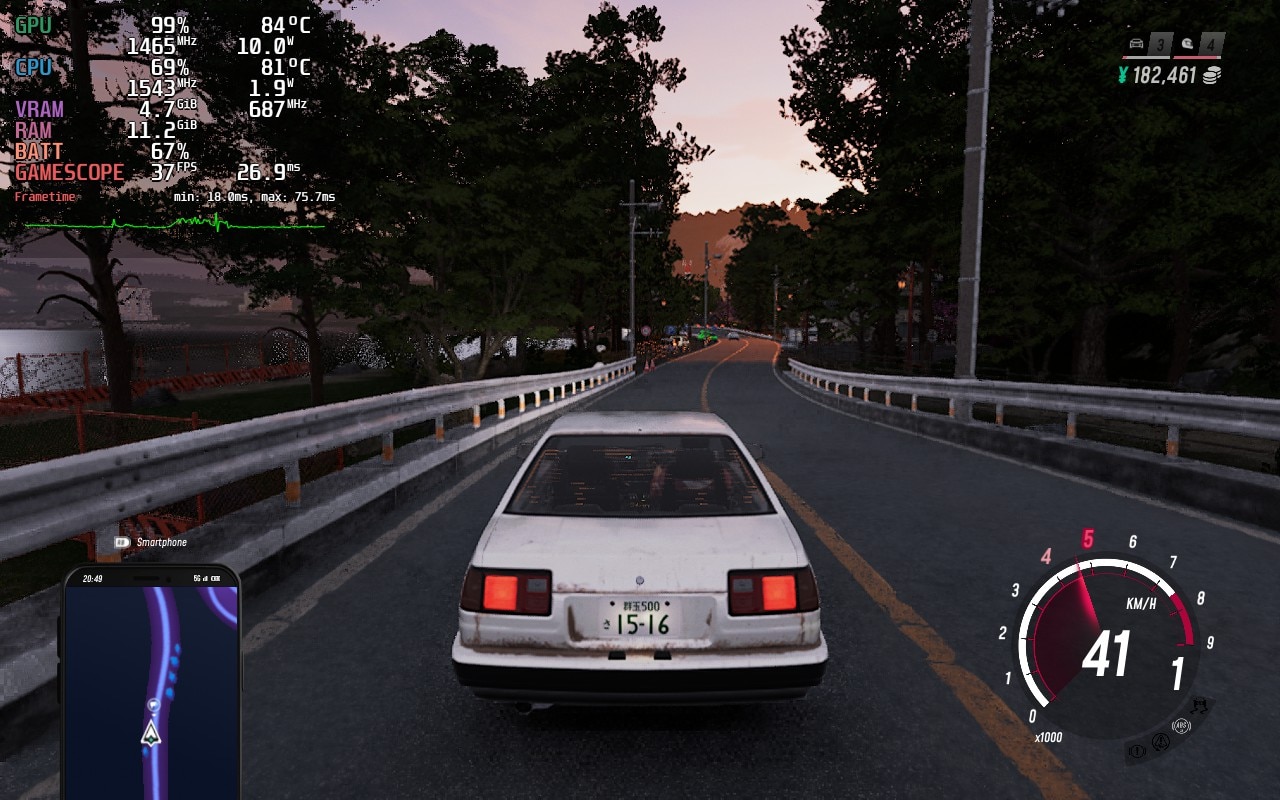The image size is (1280, 800).
Task: Select the player arrow marker on the minimap
Action: click(151, 735)
